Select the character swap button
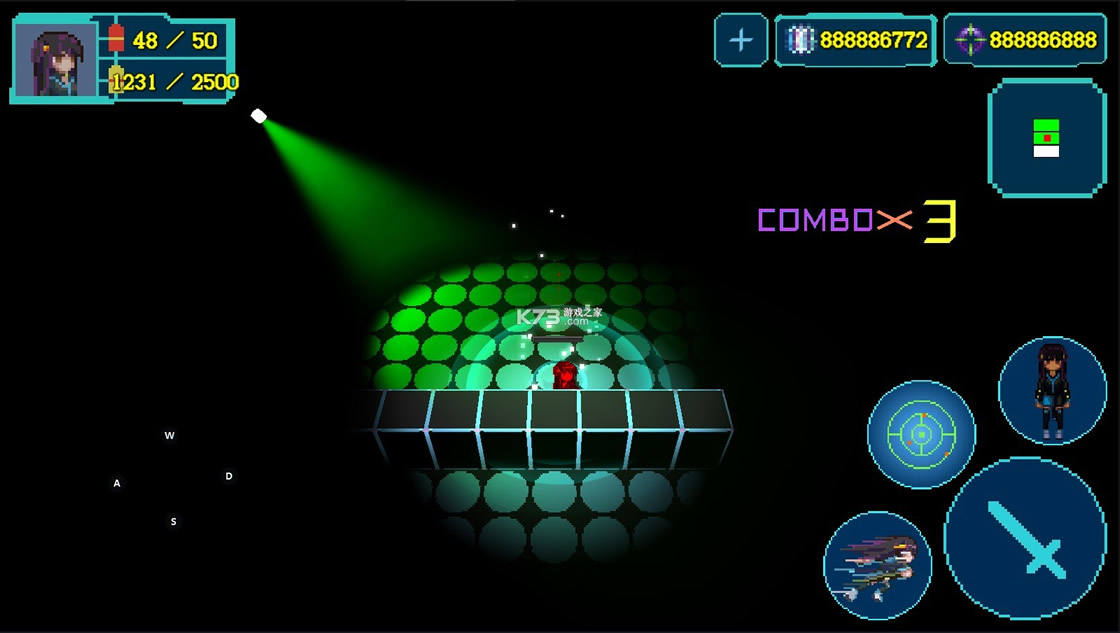The width and height of the screenshot is (1120, 633). click(x=1052, y=390)
